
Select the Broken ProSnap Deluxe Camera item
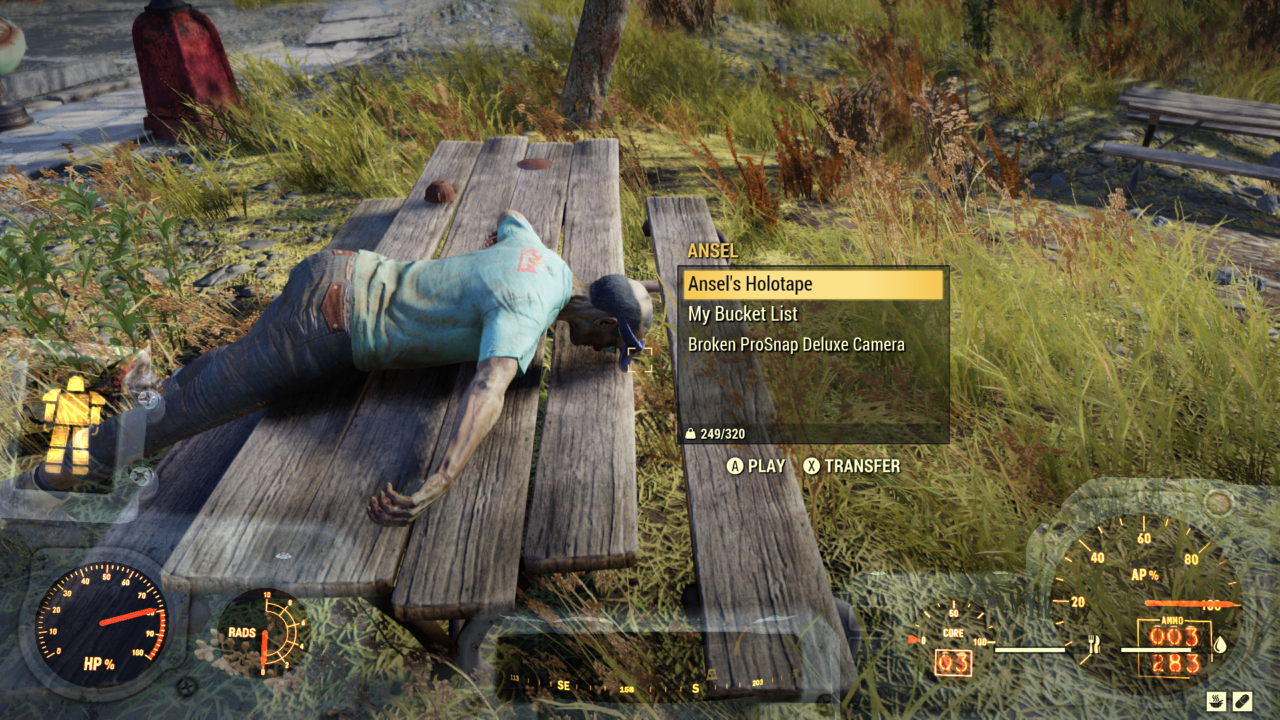(795, 343)
